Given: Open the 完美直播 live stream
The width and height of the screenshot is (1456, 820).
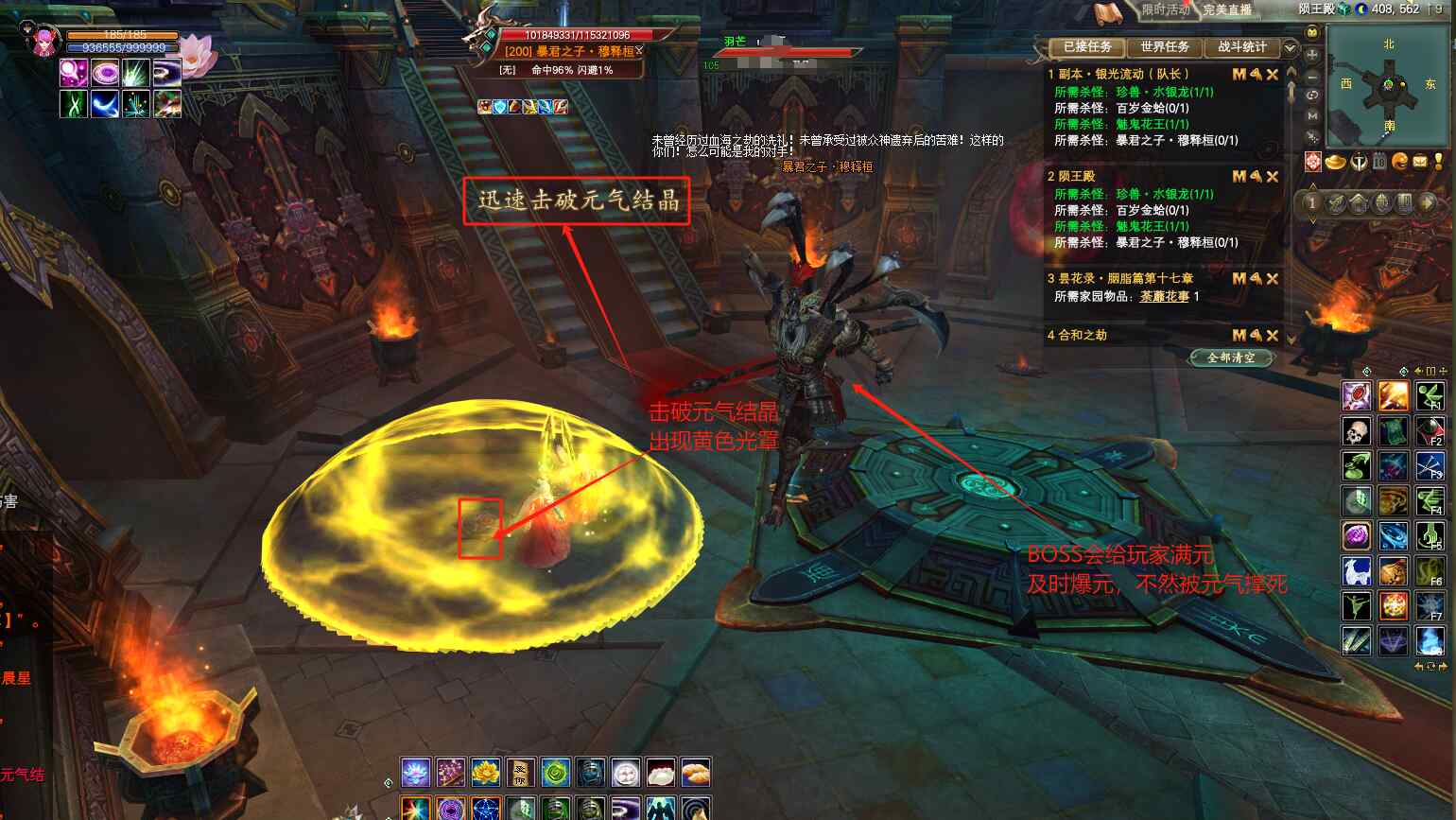Looking at the screenshot, I should pyautogui.click(x=1227, y=10).
